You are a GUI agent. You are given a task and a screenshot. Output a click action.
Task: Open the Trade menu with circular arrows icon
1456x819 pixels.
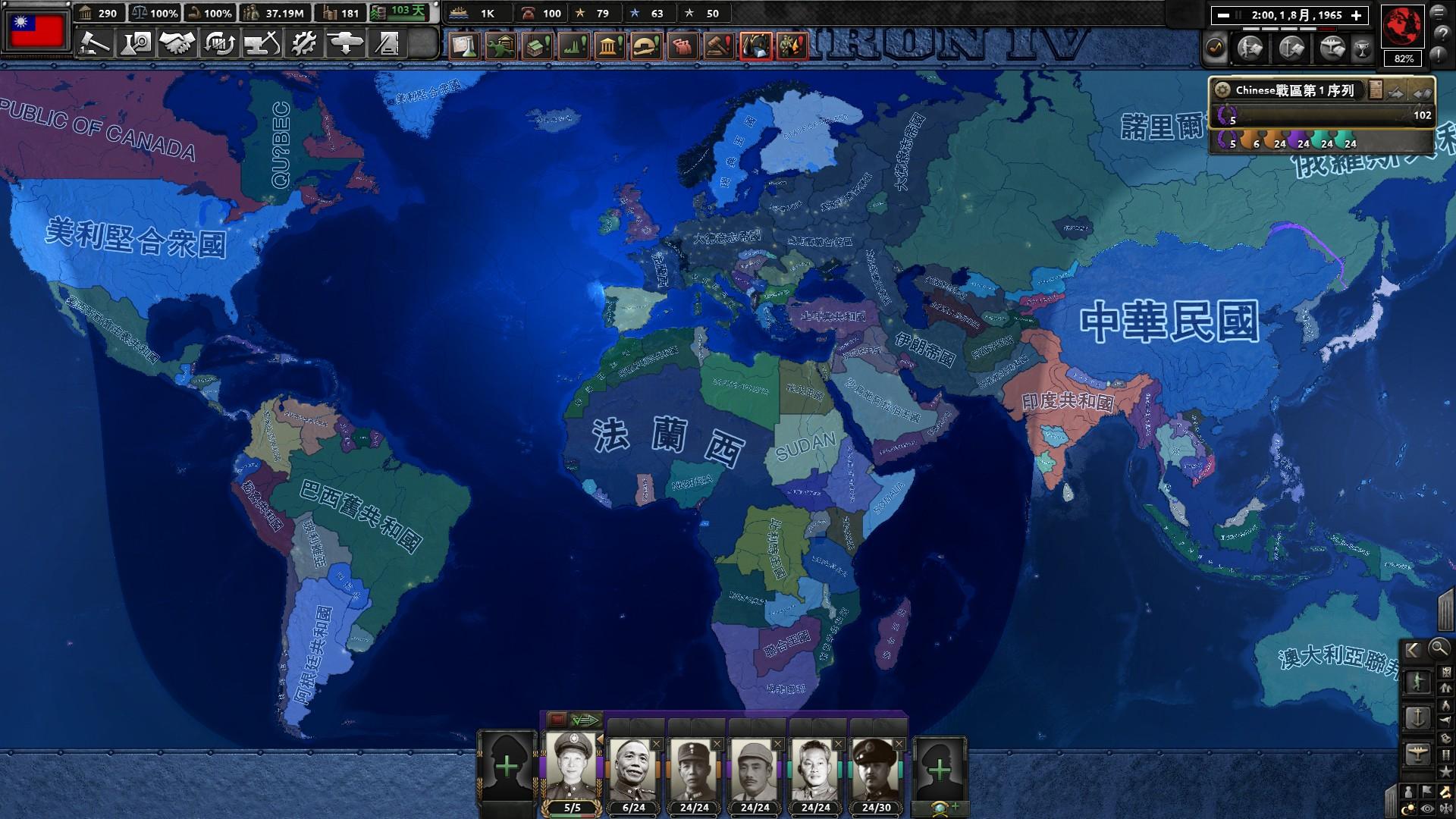point(218,45)
